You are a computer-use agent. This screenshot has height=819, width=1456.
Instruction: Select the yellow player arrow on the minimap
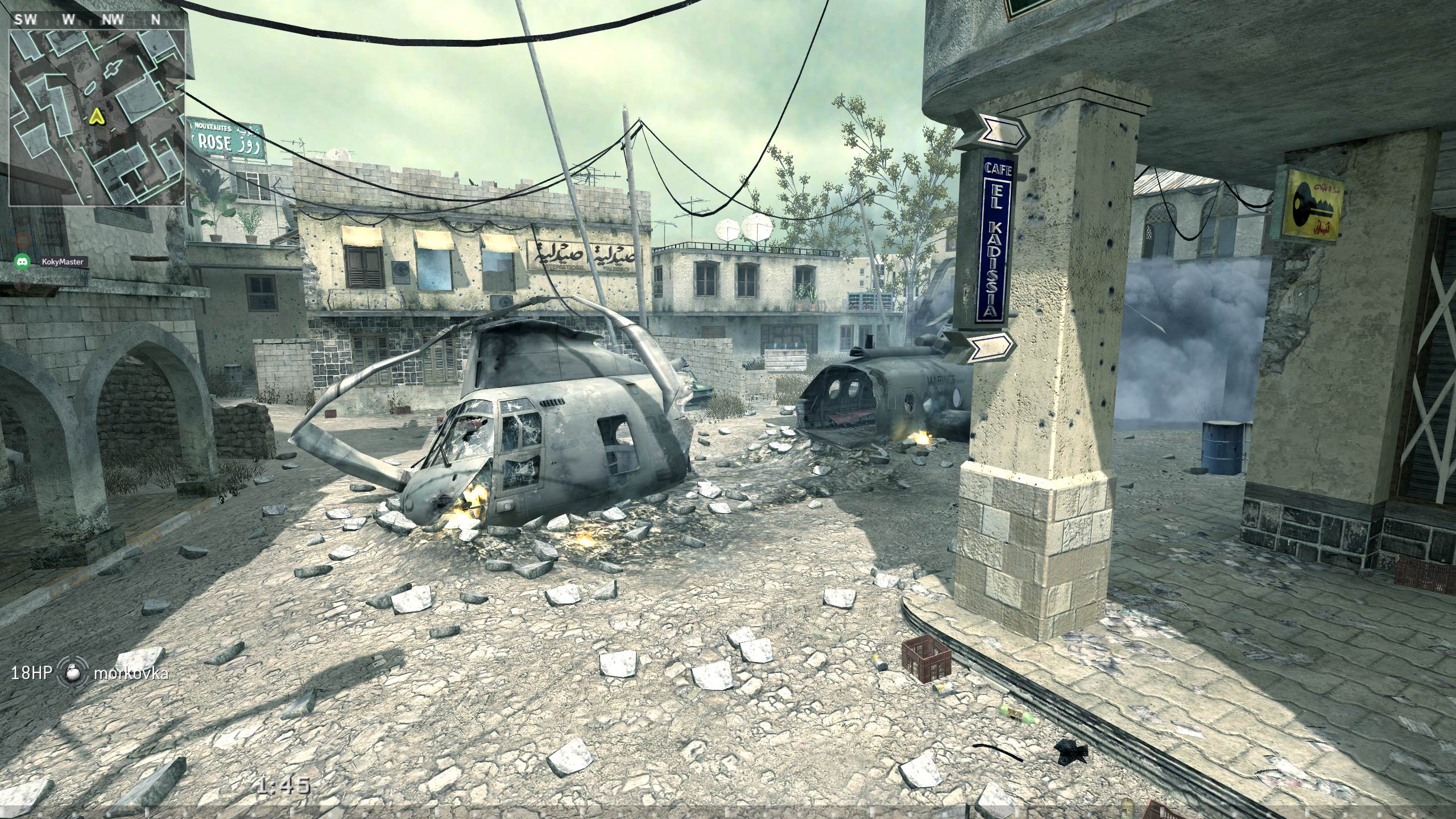(x=96, y=117)
